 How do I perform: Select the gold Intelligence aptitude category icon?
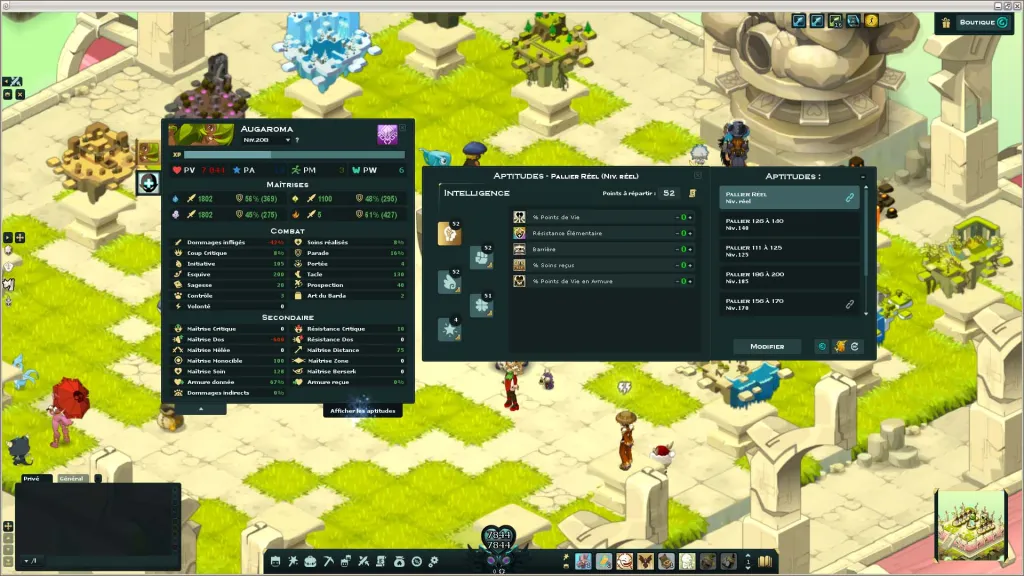click(450, 233)
